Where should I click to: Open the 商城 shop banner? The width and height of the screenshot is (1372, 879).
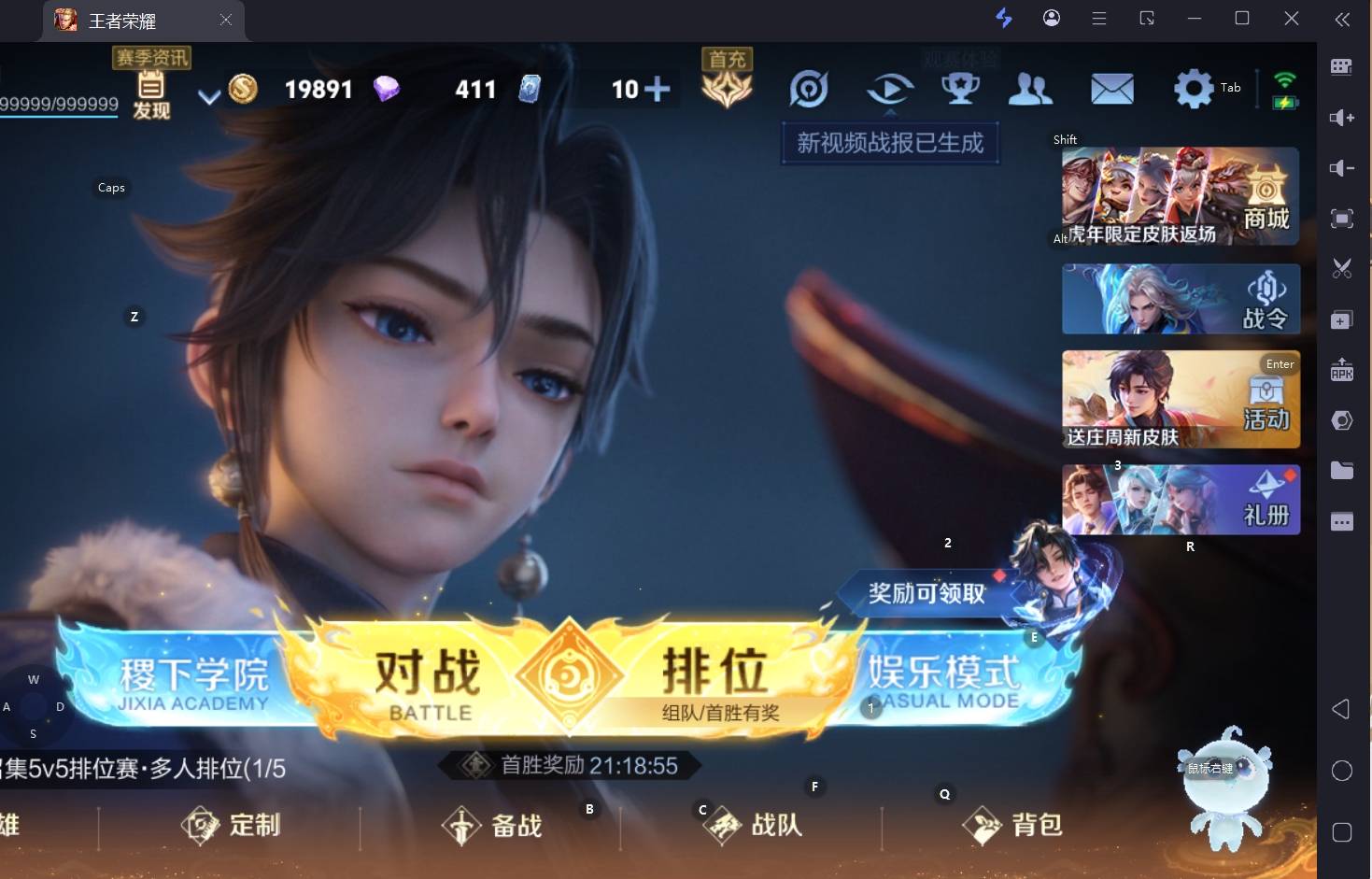pos(1180,196)
